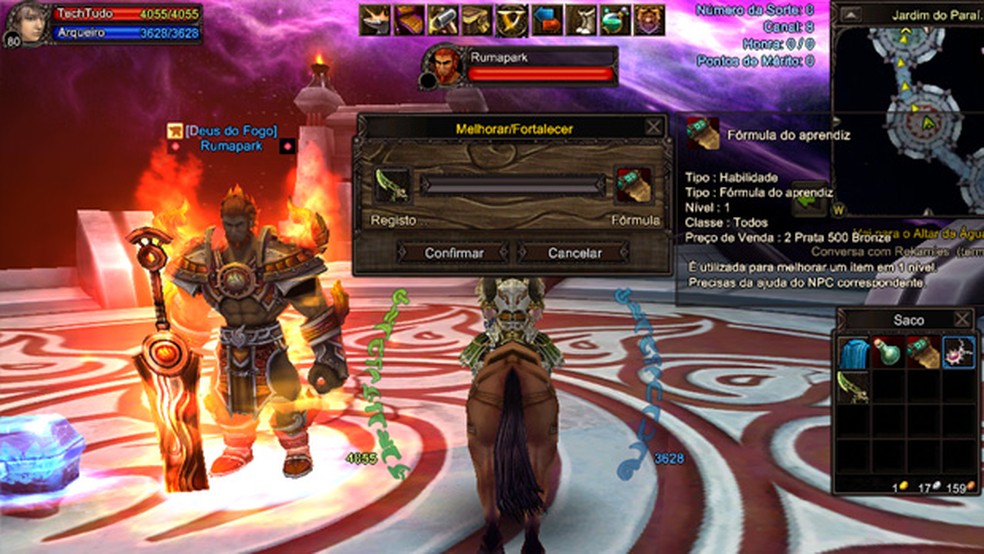Use the green potion flask in the bag

[x=888, y=354]
